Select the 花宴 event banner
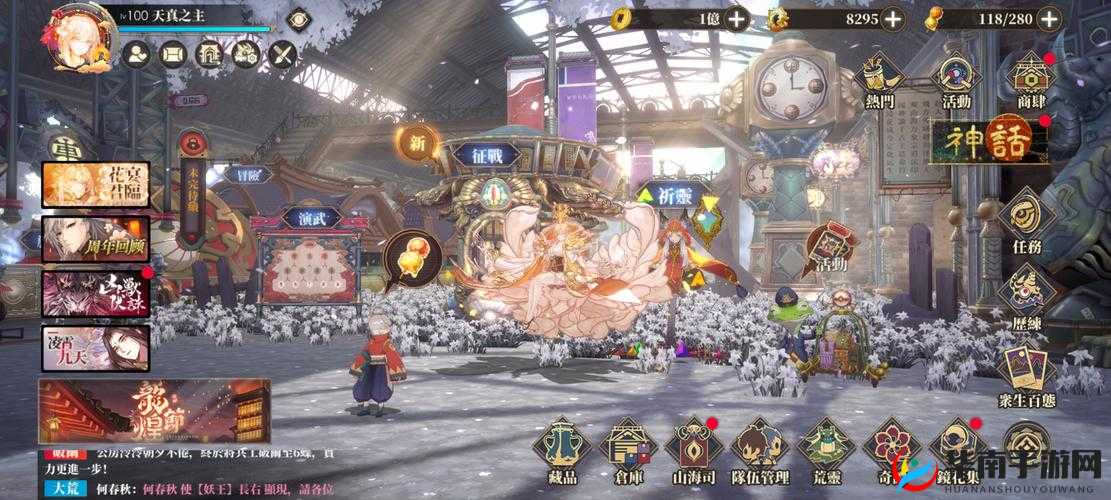The image size is (1111, 500). [x=95, y=185]
